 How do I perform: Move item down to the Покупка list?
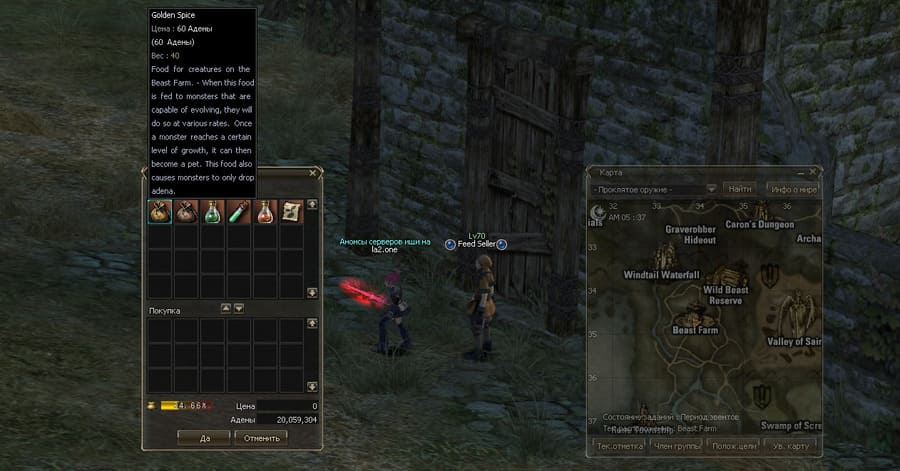[239, 309]
